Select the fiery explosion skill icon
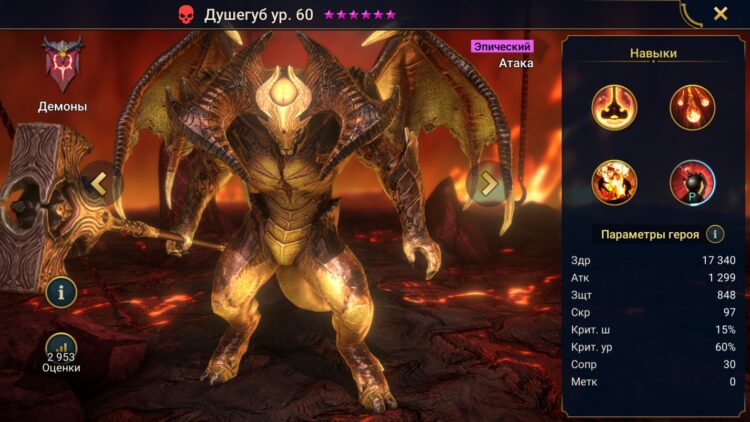This screenshot has width=750, height=422. click(614, 182)
